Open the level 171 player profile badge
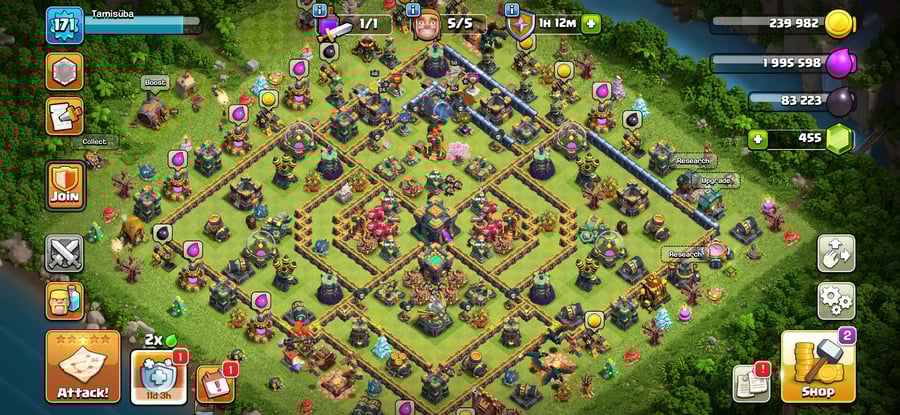 coord(63,24)
